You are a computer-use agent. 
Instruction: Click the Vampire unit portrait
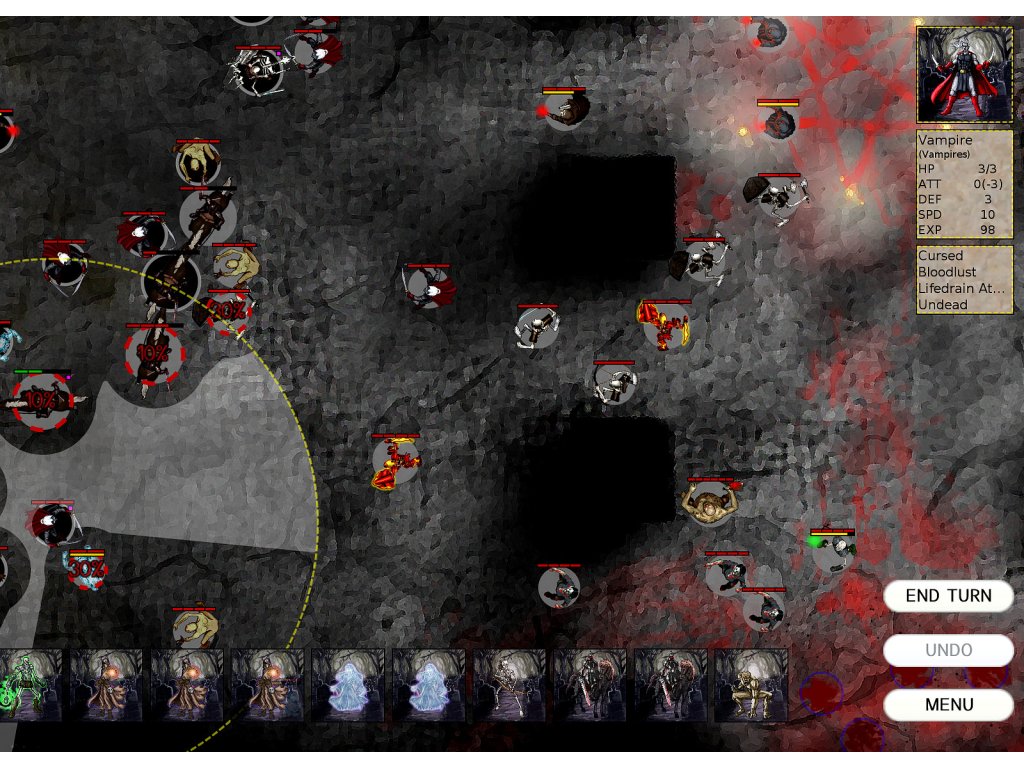[964, 75]
